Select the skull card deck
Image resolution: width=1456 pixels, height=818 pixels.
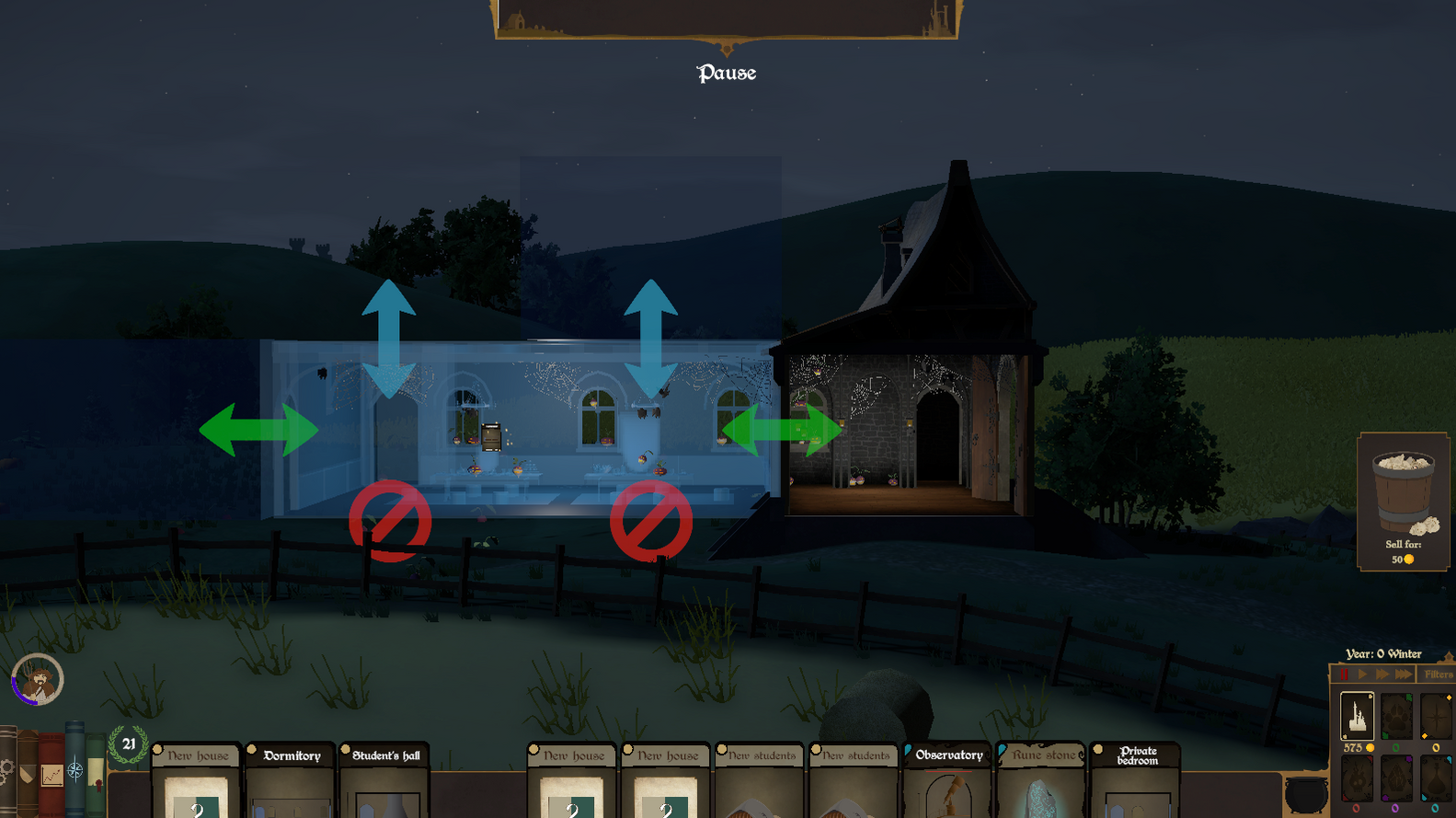[1357, 778]
